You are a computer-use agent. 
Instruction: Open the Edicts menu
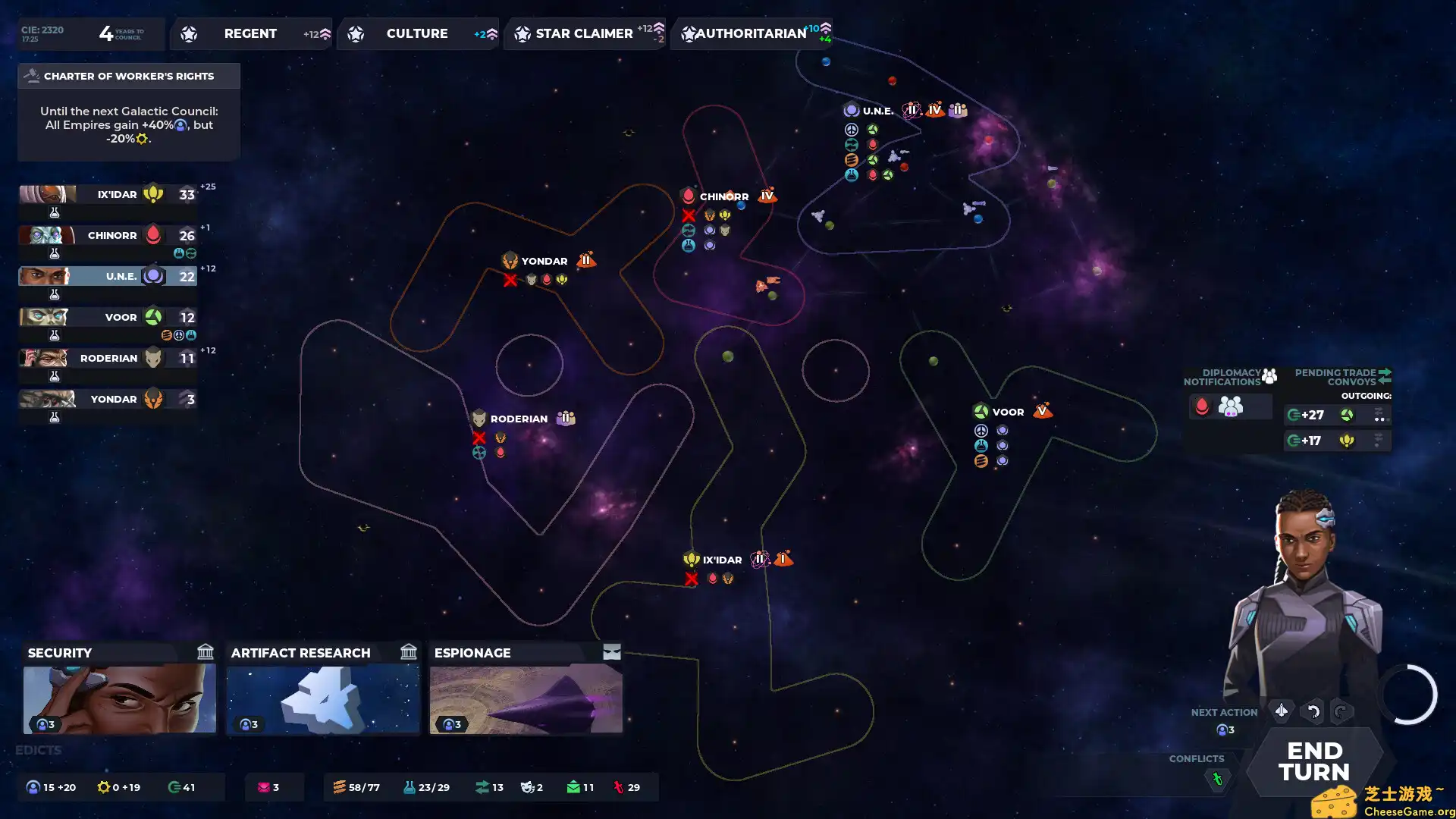click(38, 750)
